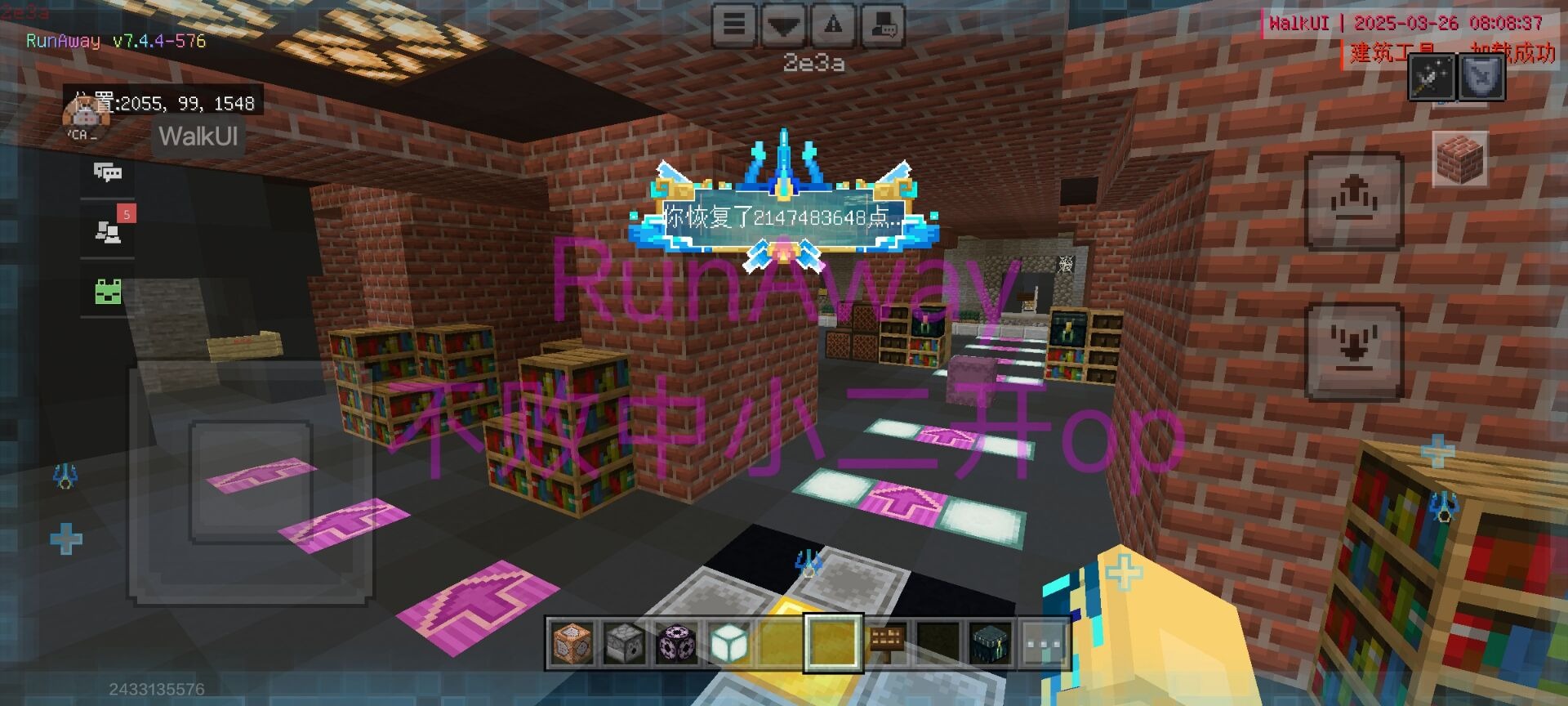Select the purple-black patterned block hotbar slot
Image resolution: width=1568 pixels, height=706 pixels.
pos(677,643)
